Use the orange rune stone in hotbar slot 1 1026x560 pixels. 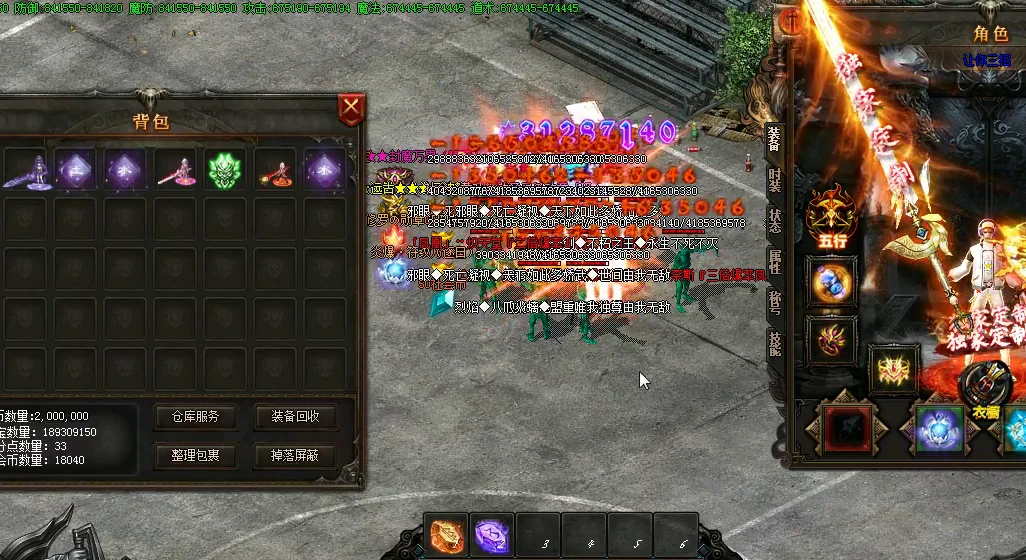[447, 535]
